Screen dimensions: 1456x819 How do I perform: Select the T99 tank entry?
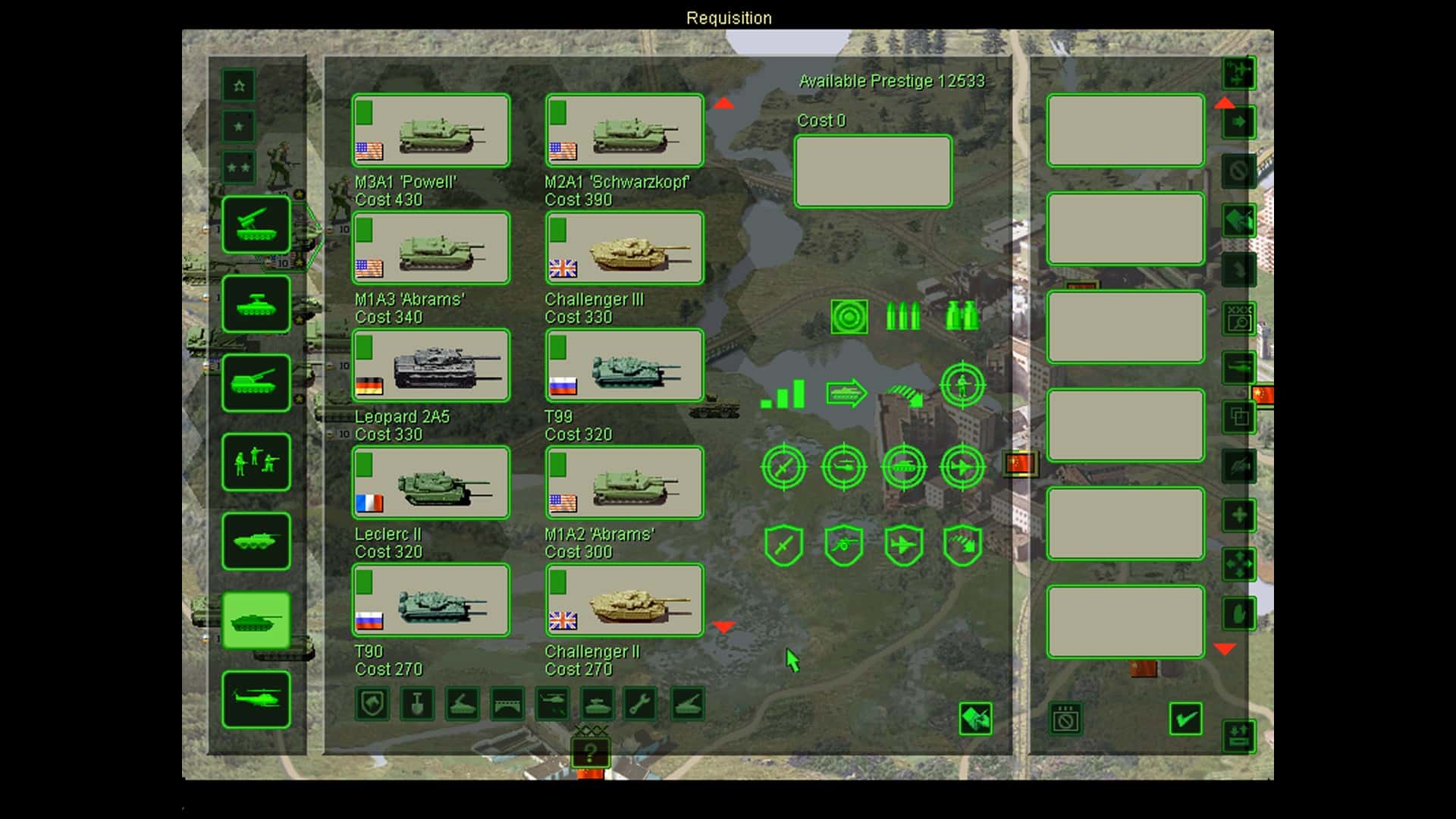click(x=623, y=366)
